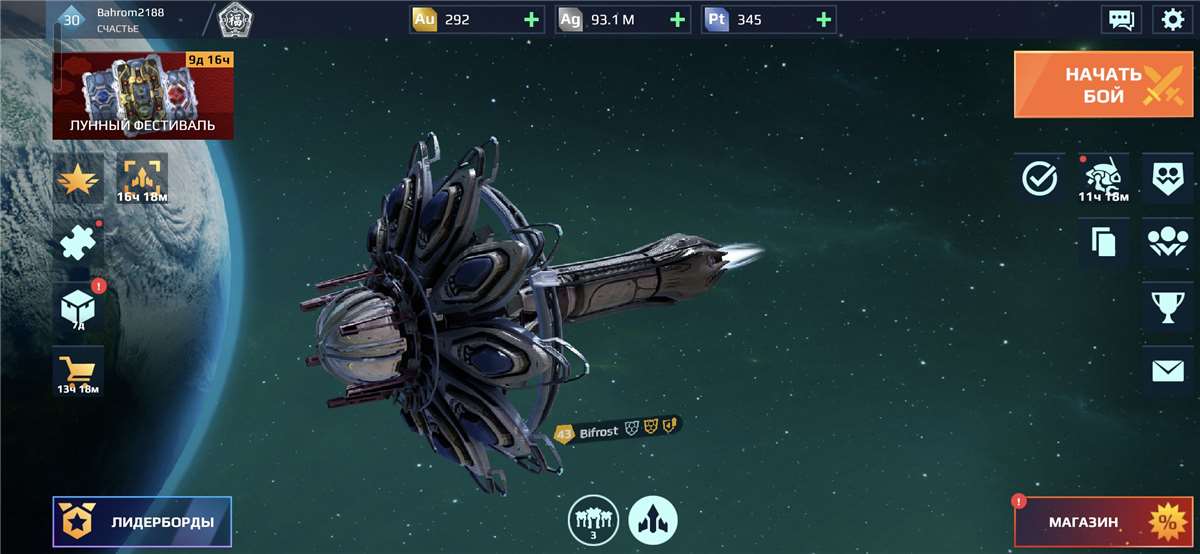The width and height of the screenshot is (1200, 554).
Task: Add more Pt platinum currency
Action: 823,19
